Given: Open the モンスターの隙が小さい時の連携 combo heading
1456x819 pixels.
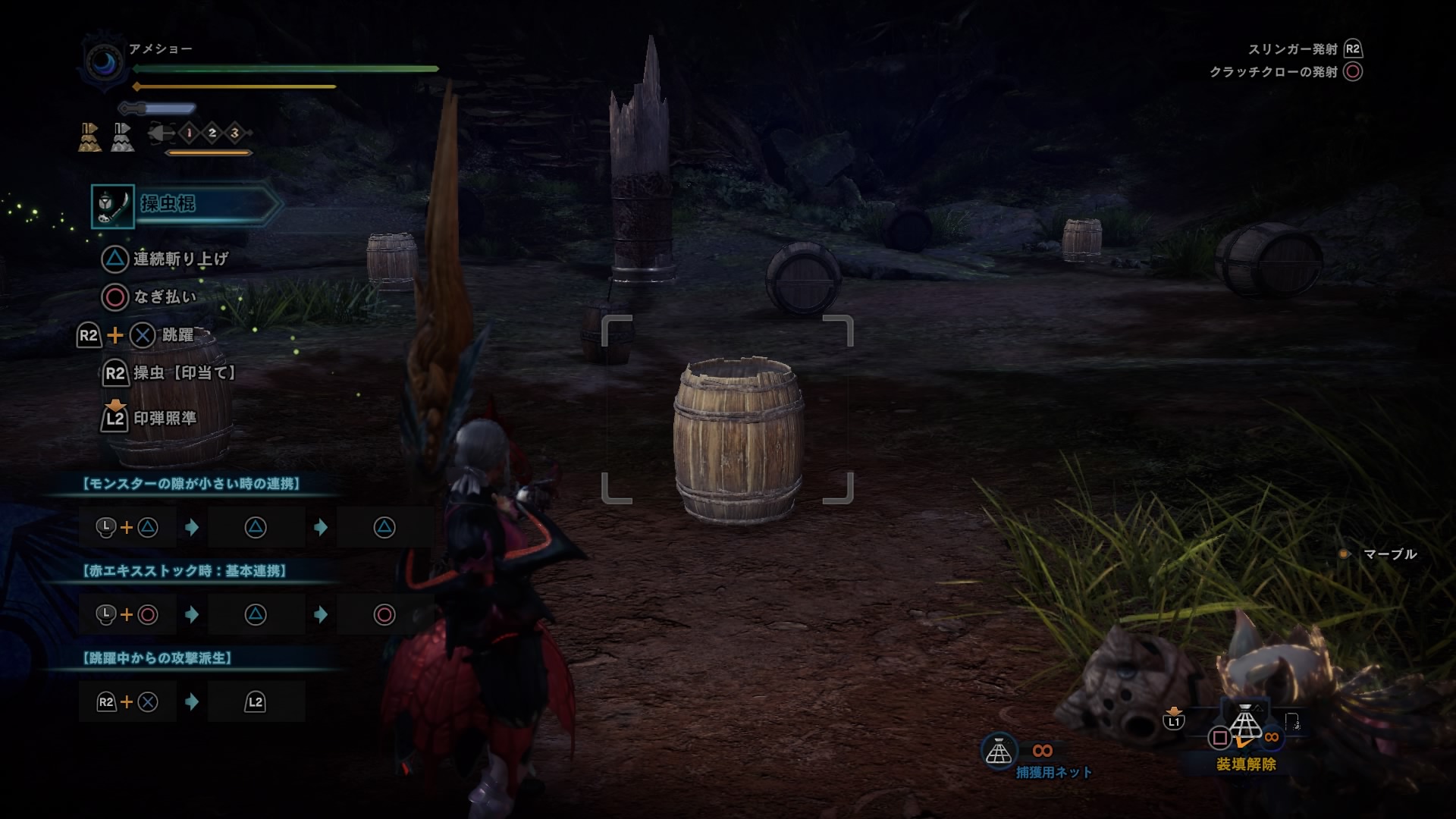Looking at the screenshot, I should click(191, 484).
